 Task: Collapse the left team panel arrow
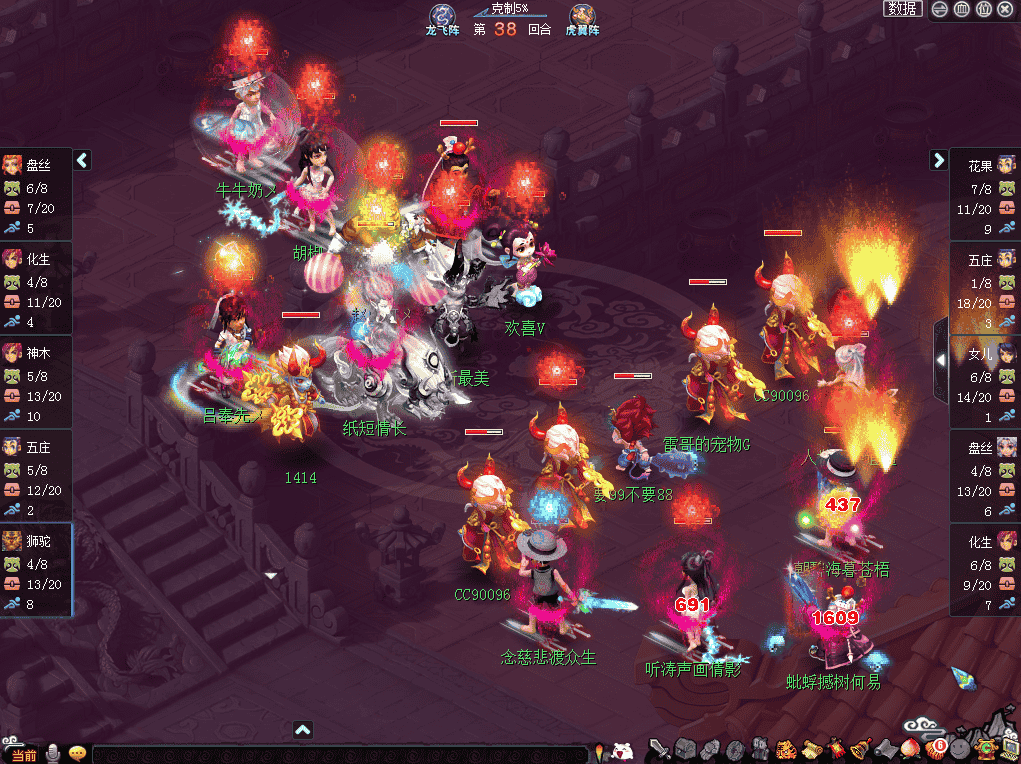(83, 160)
